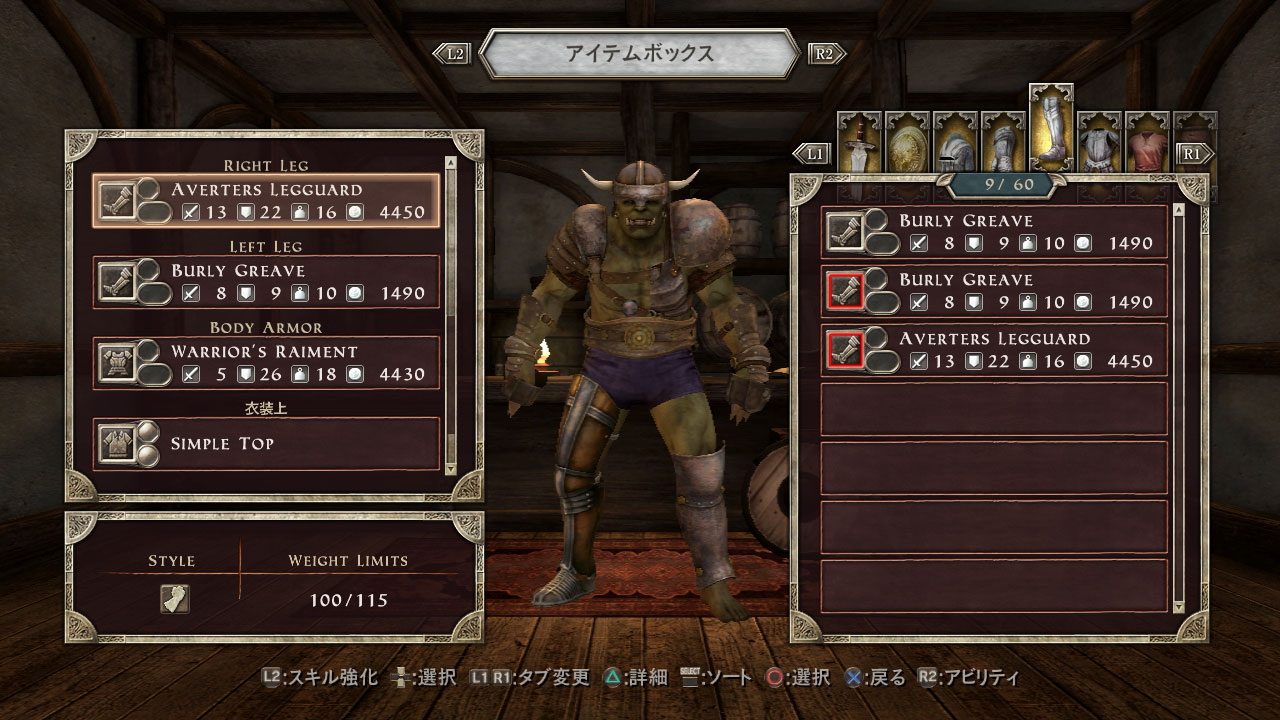Select the Averters Legguard in the item box list
The width and height of the screenshot is (1280, 720).
point(994,350)
